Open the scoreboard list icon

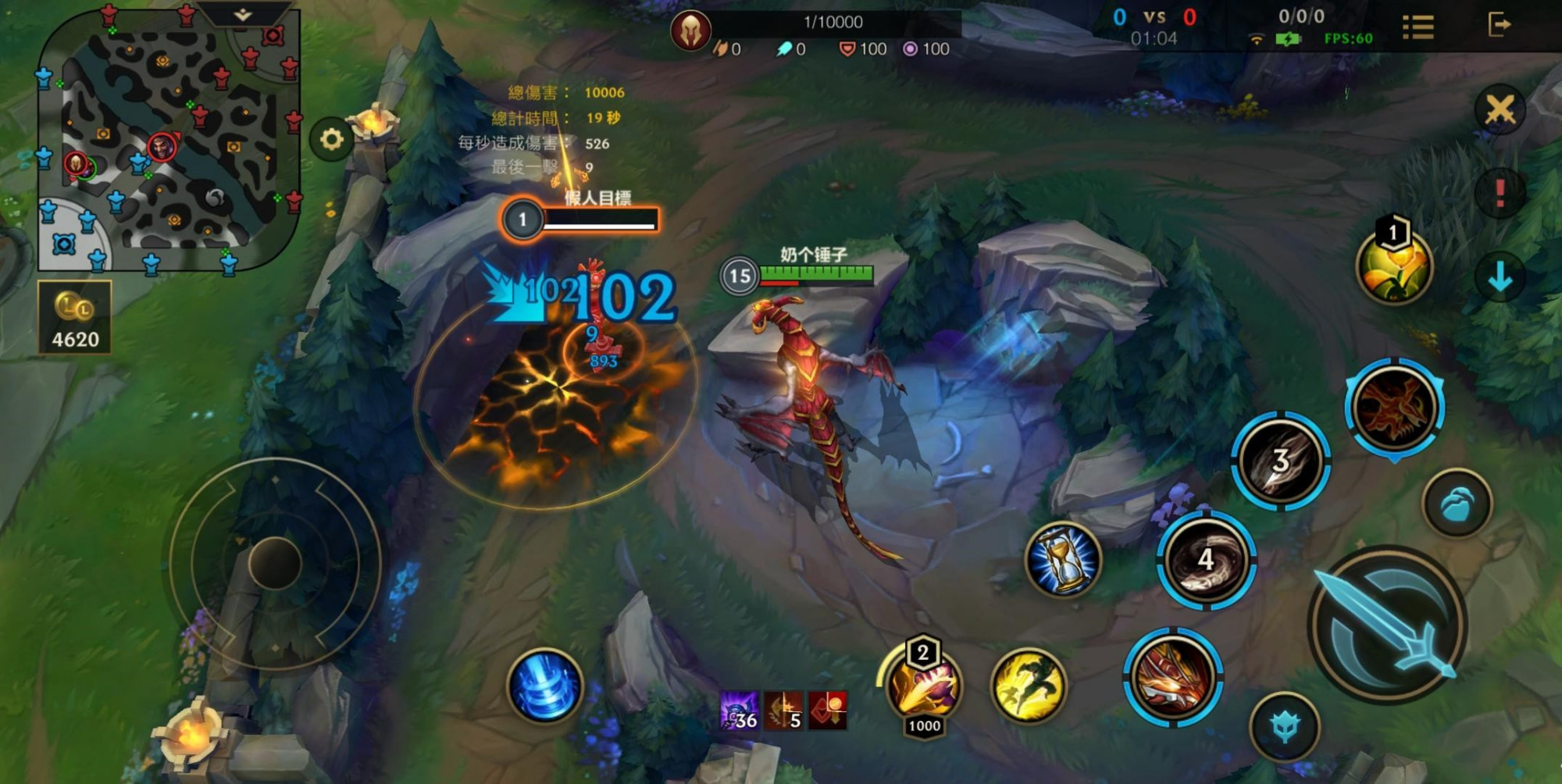[x=1418, y=27]
